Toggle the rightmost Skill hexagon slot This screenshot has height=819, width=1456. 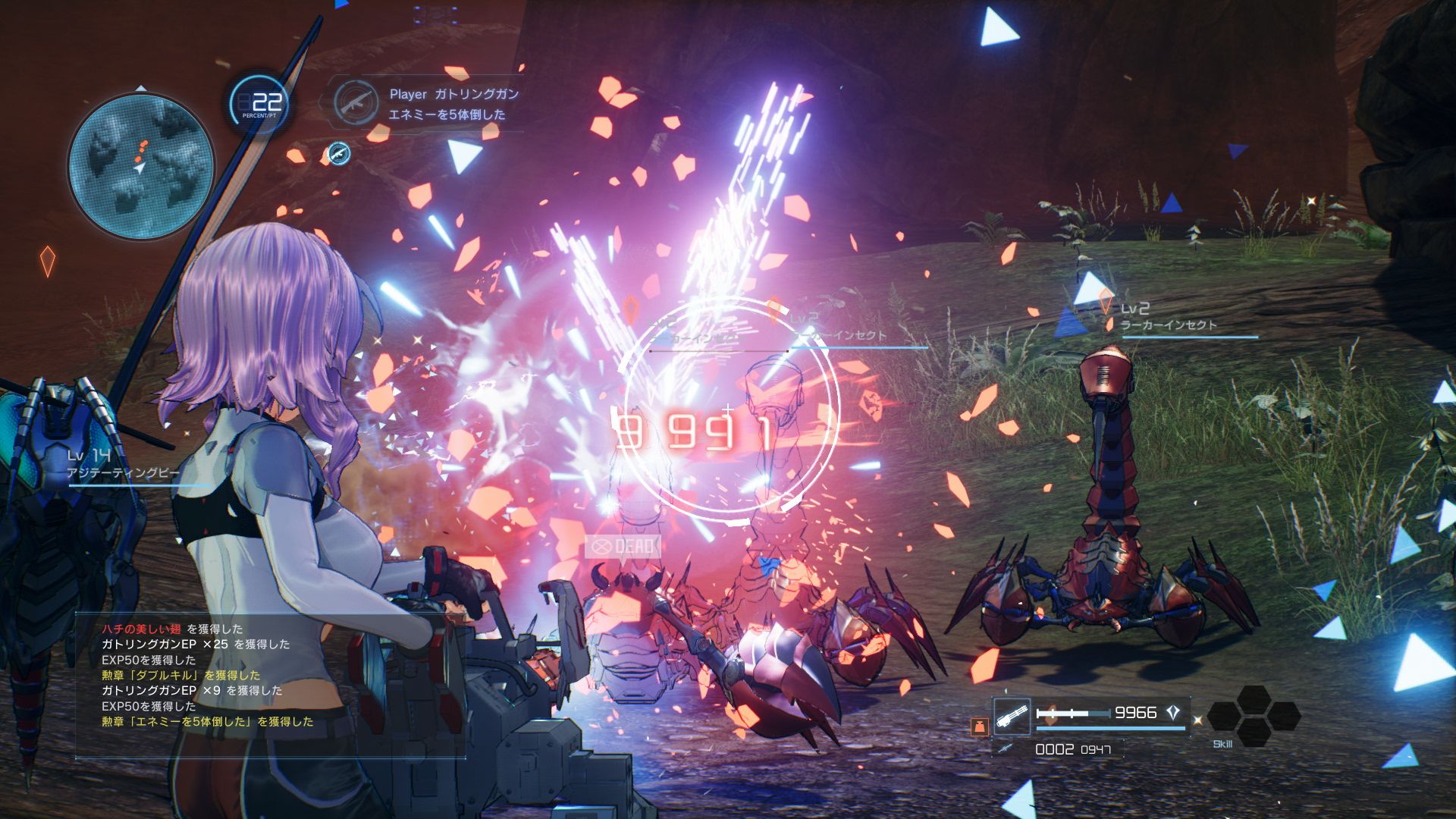pyautogui.click(x=1285, y=717)
